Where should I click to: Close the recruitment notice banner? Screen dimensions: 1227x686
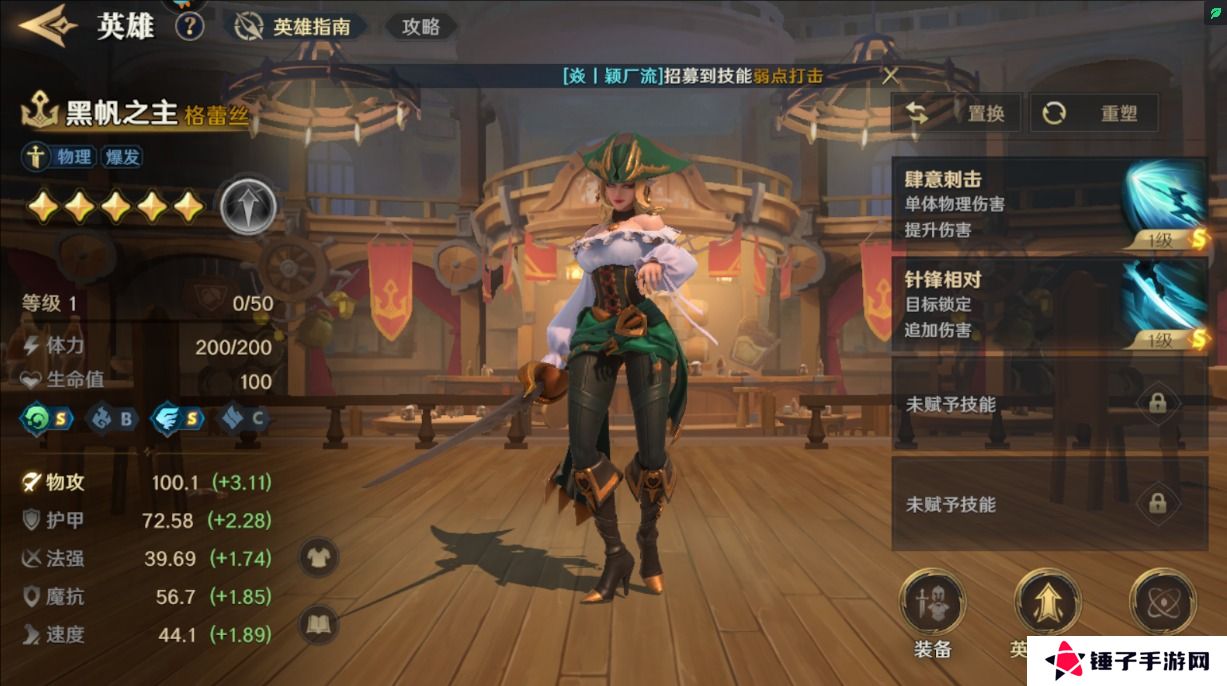tap(890, 75)
